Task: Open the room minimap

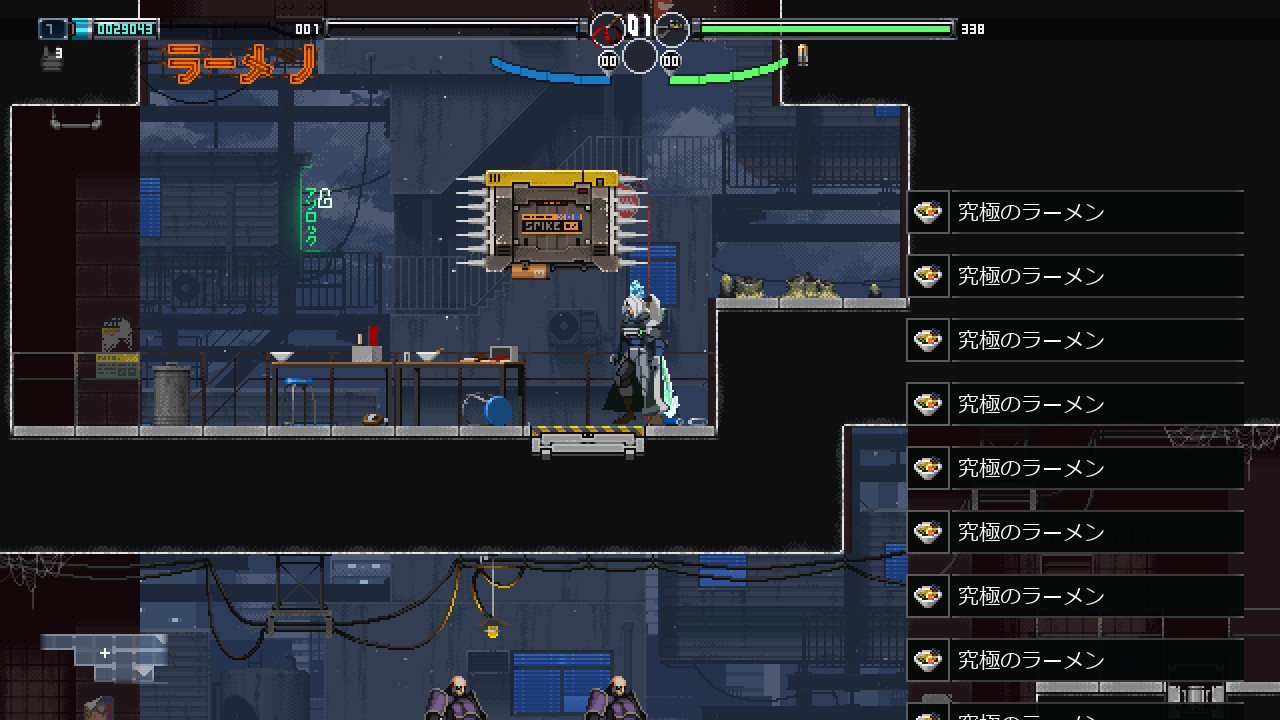Action: [x=104, y=655]
